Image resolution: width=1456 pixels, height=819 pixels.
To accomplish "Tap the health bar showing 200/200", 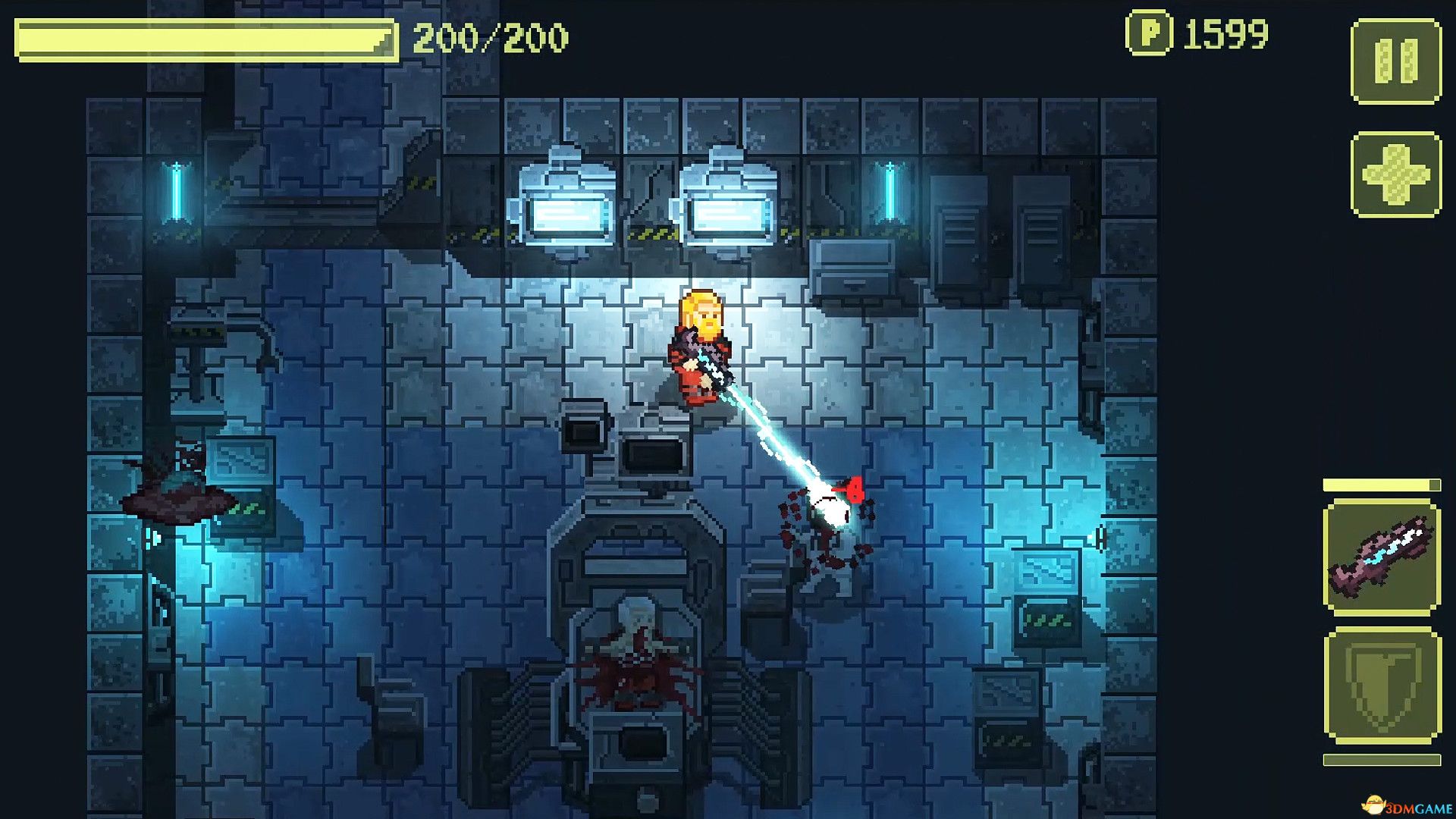I will [x=205, y=36].
